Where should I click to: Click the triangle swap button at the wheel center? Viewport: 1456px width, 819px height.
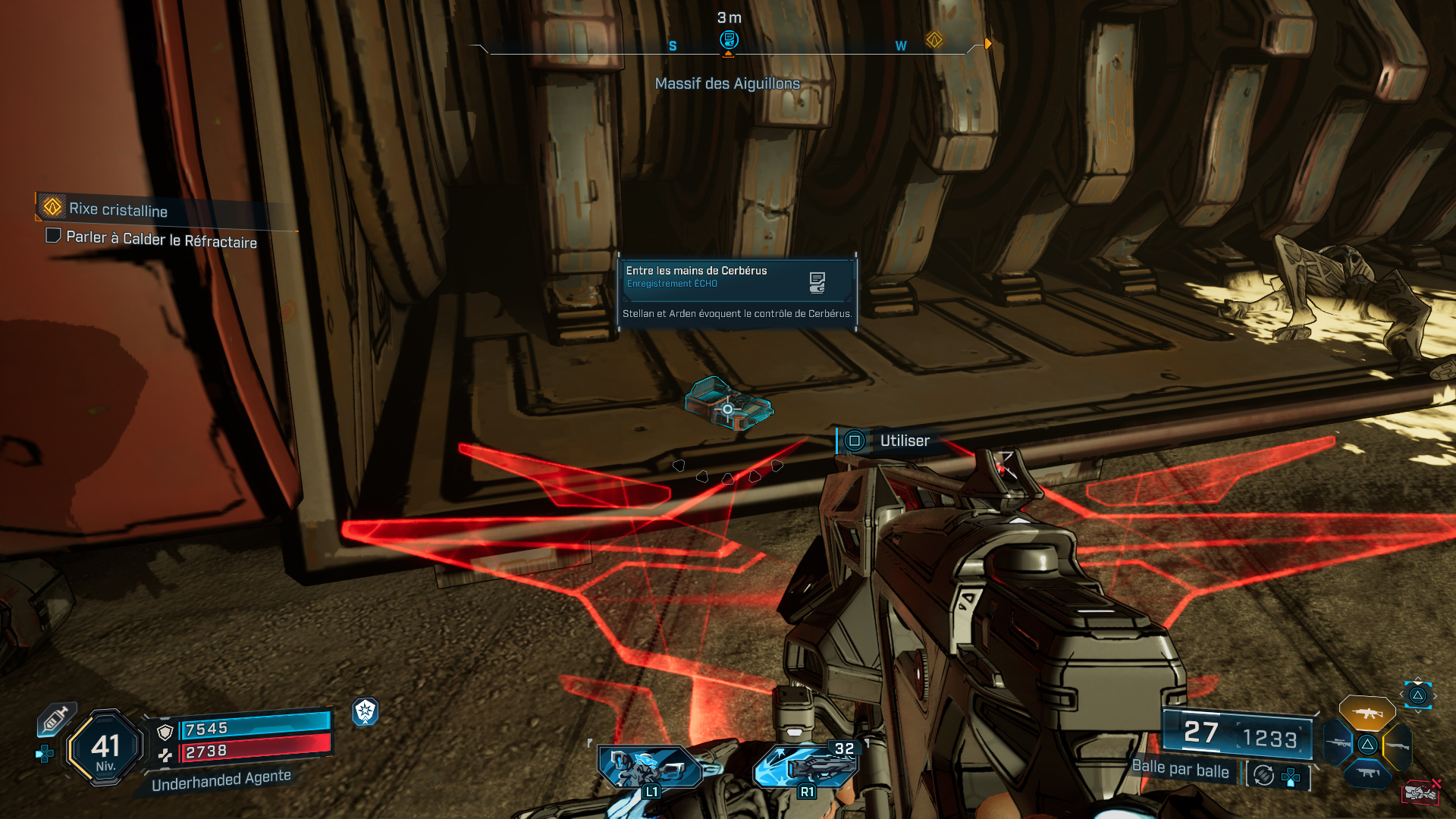(x=1368, y=744)
